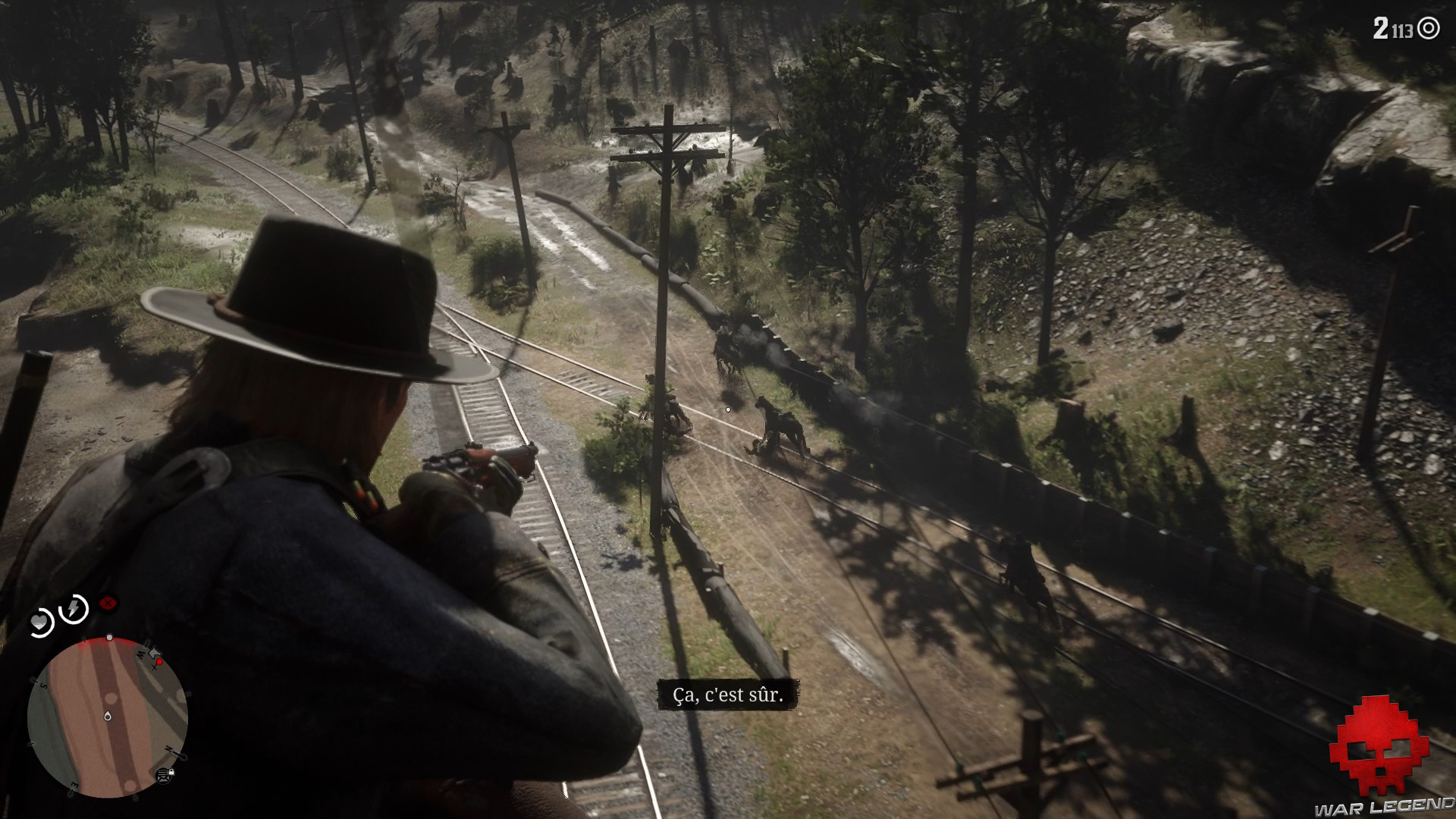Select the red Dead Eye core icon
Image resolution: width=1456 pixels, height=819 pixels.
[107, 604]
